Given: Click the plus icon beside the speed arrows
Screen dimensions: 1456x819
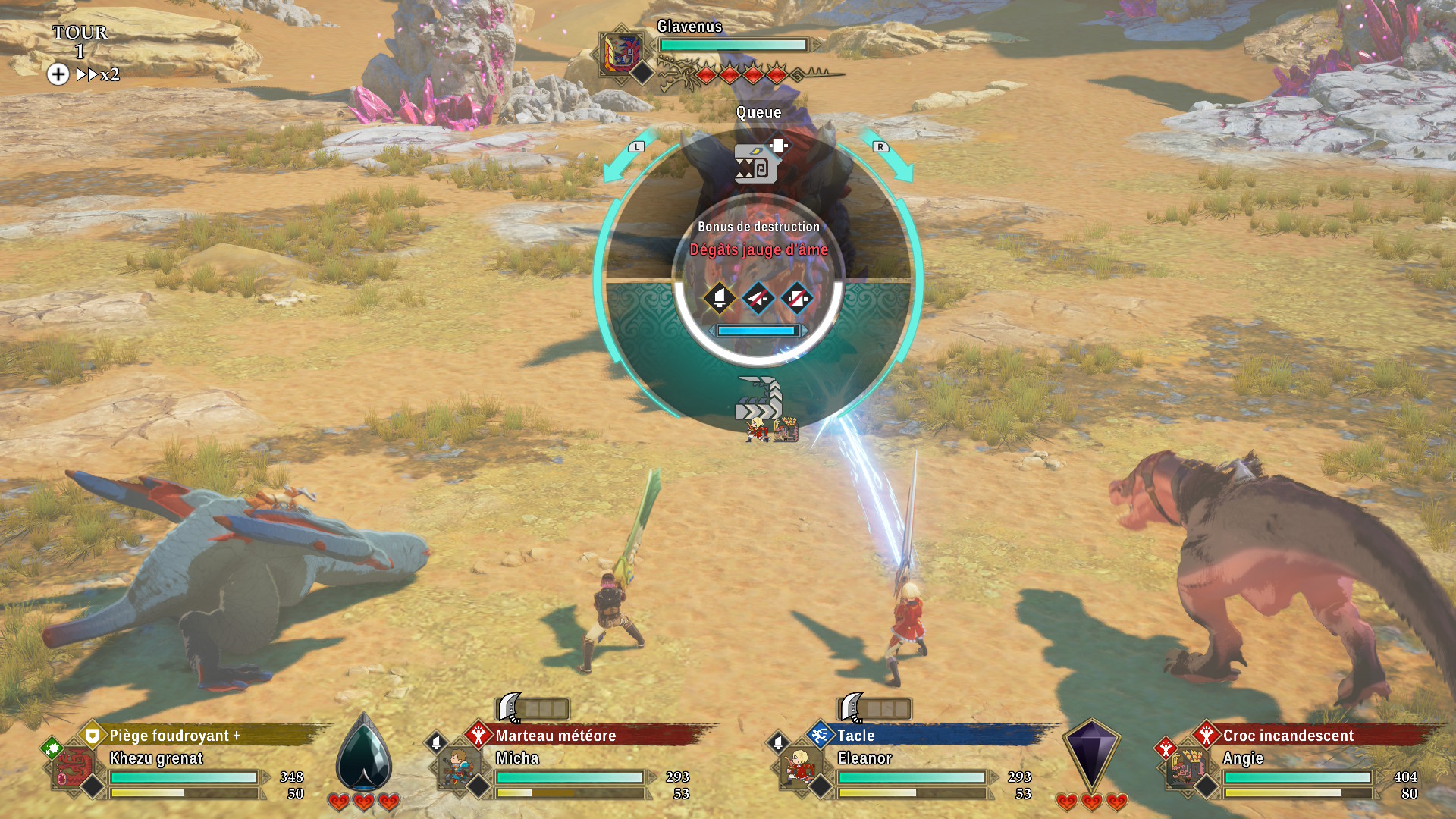Looking at the screenshot, I should click(58, 74).
